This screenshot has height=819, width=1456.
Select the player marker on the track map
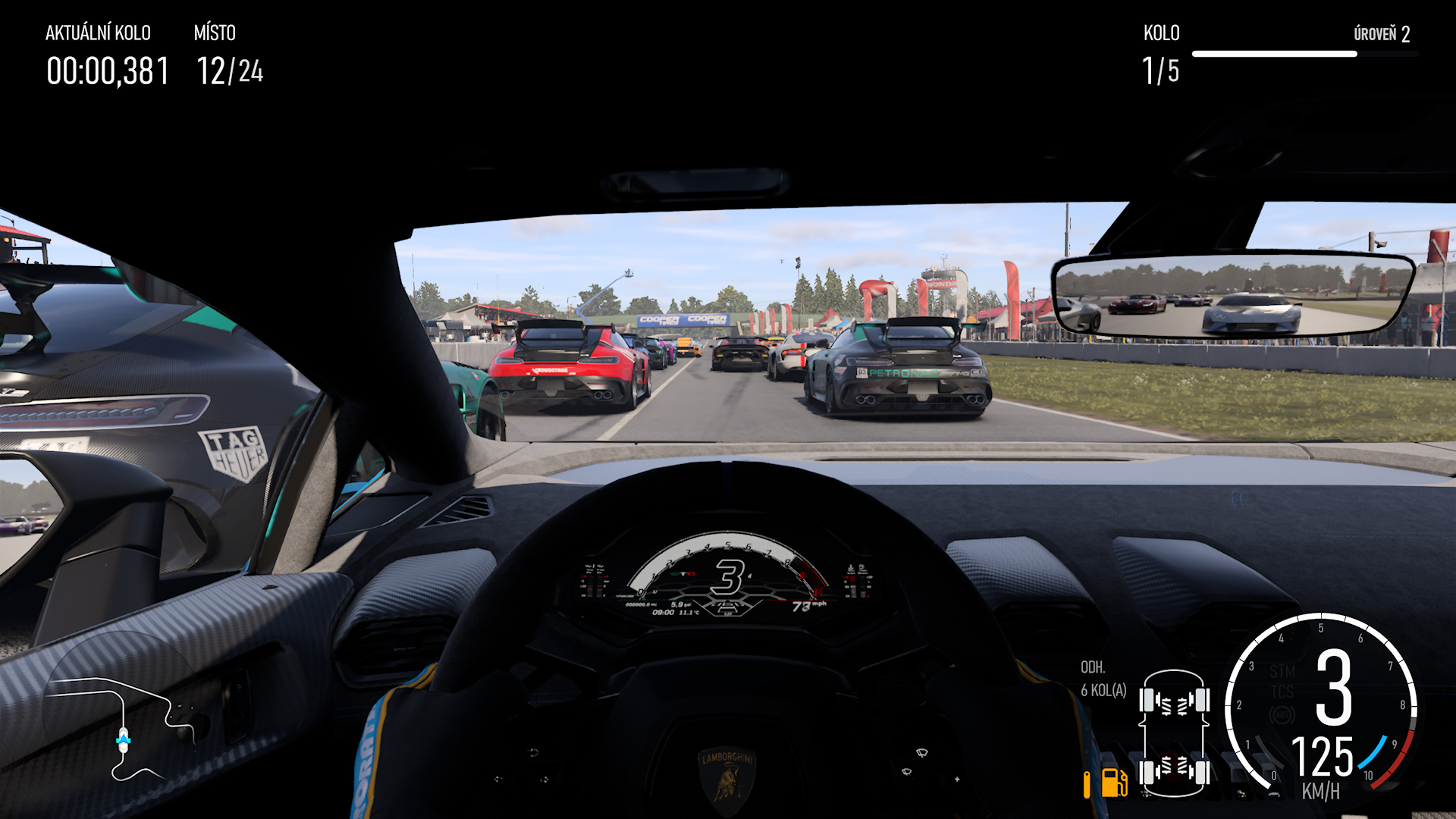[x=124, y=739]
